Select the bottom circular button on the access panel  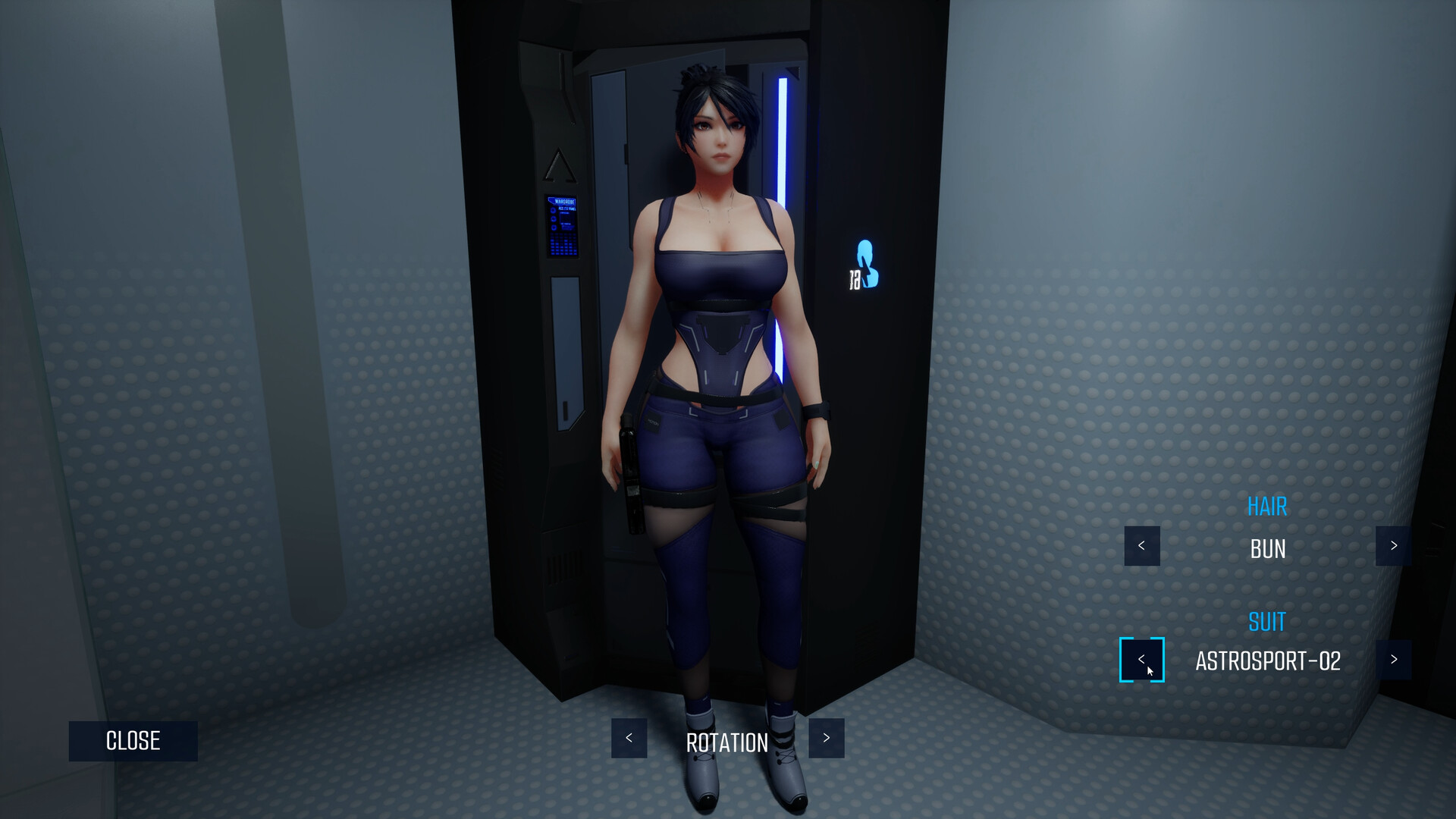click(554, 227)
